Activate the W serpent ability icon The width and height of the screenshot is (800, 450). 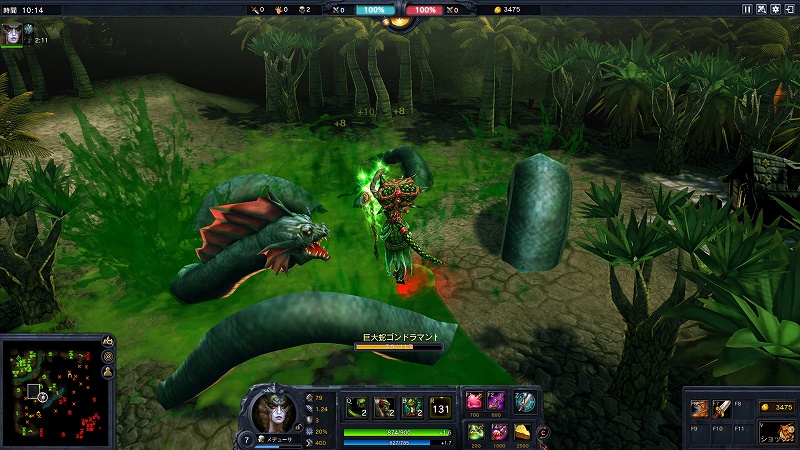coord(384,406)
